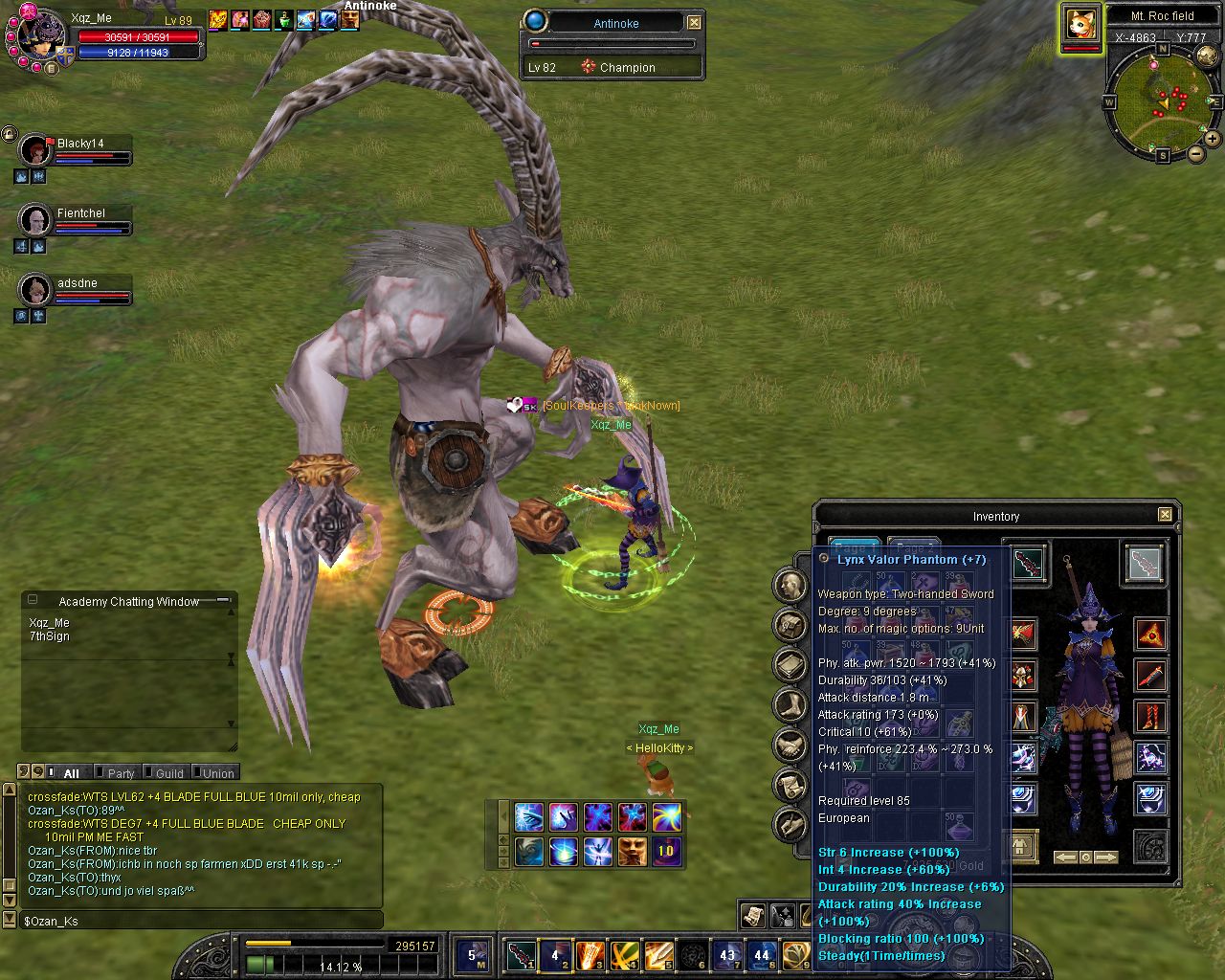Close the Antinoke target frame

[694, 22]
